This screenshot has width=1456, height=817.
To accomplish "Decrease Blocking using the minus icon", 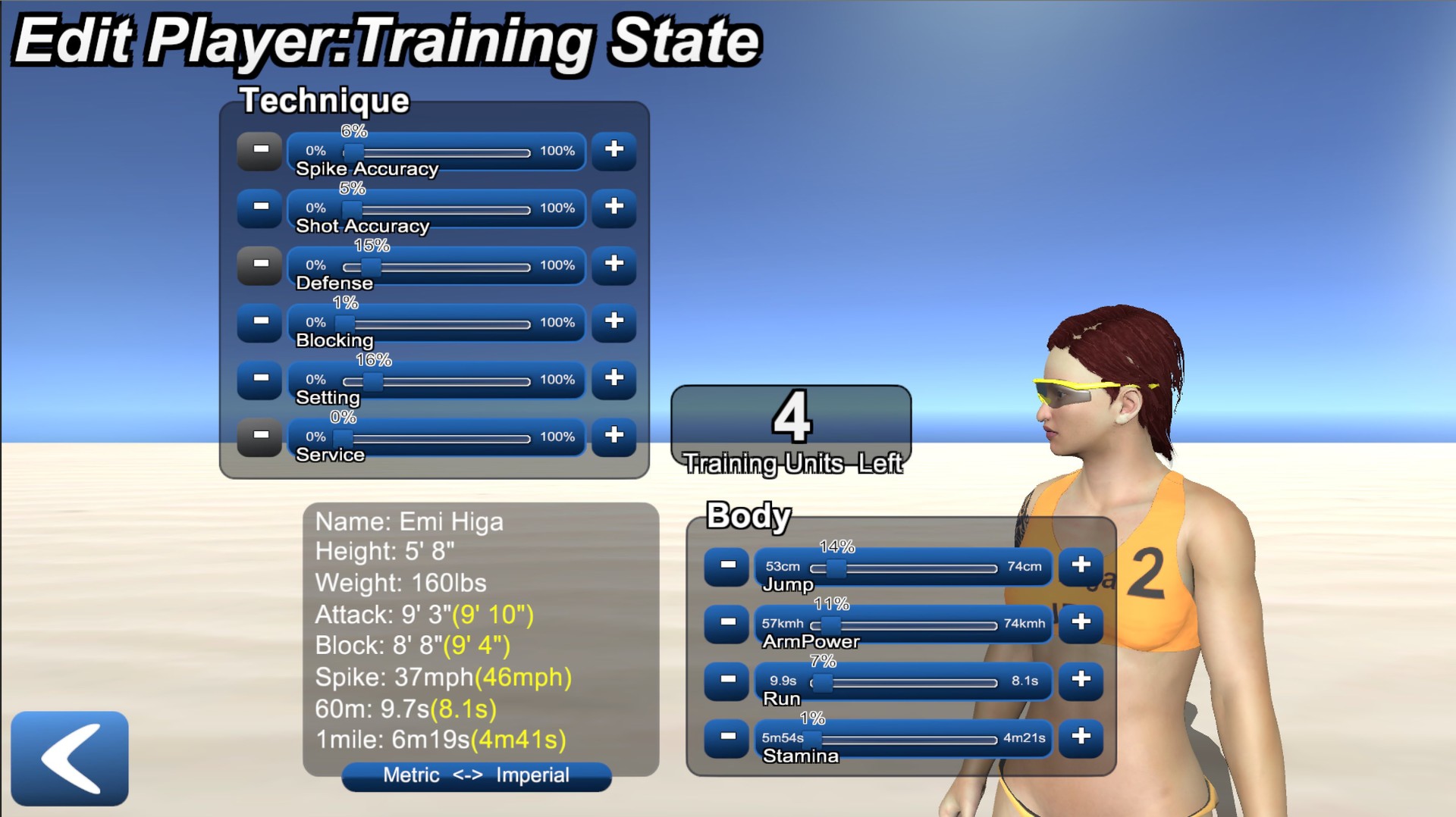I will pos(259,323).
